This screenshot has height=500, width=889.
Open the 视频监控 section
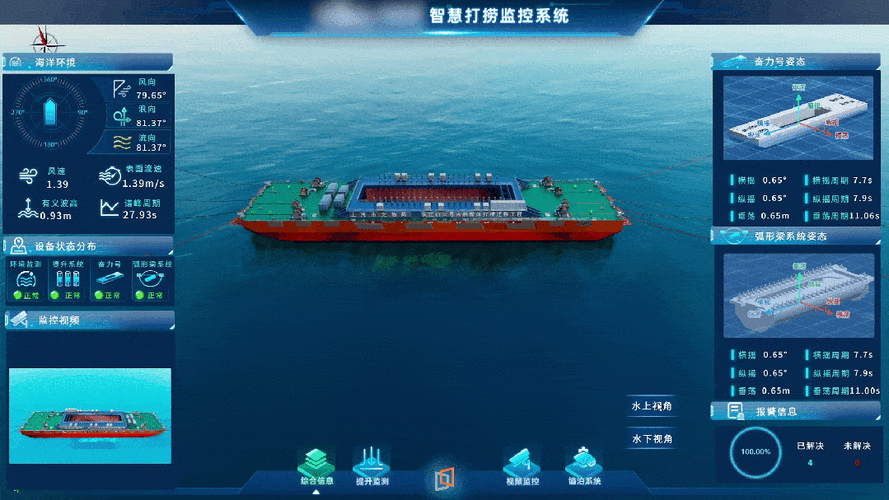[x=523, y=466]
